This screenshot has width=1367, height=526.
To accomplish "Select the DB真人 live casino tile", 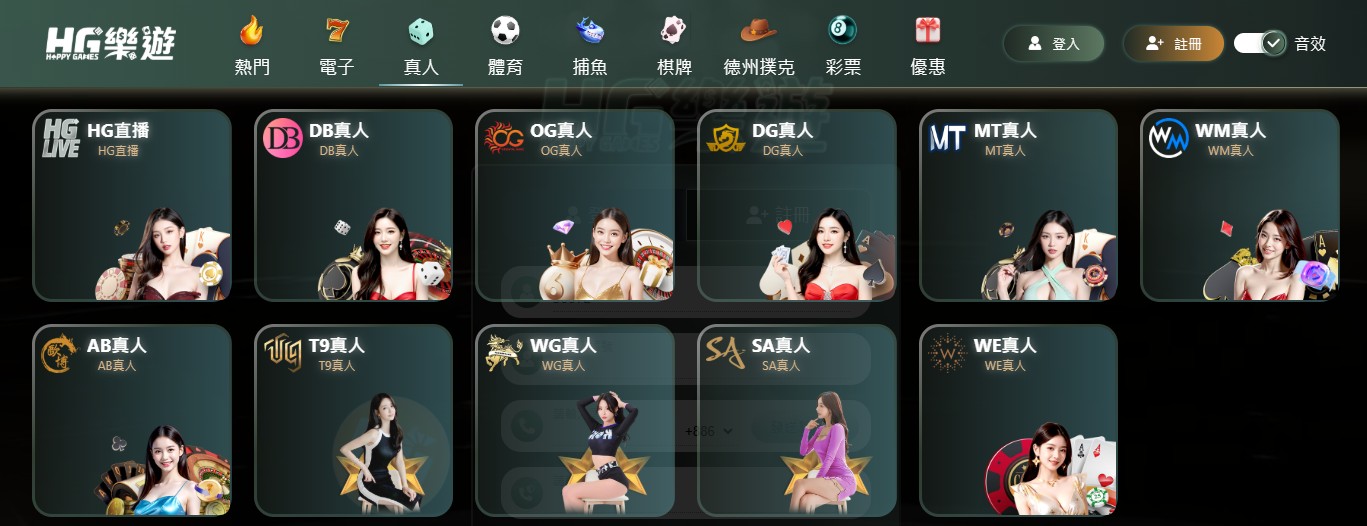I will click(354, 205).
